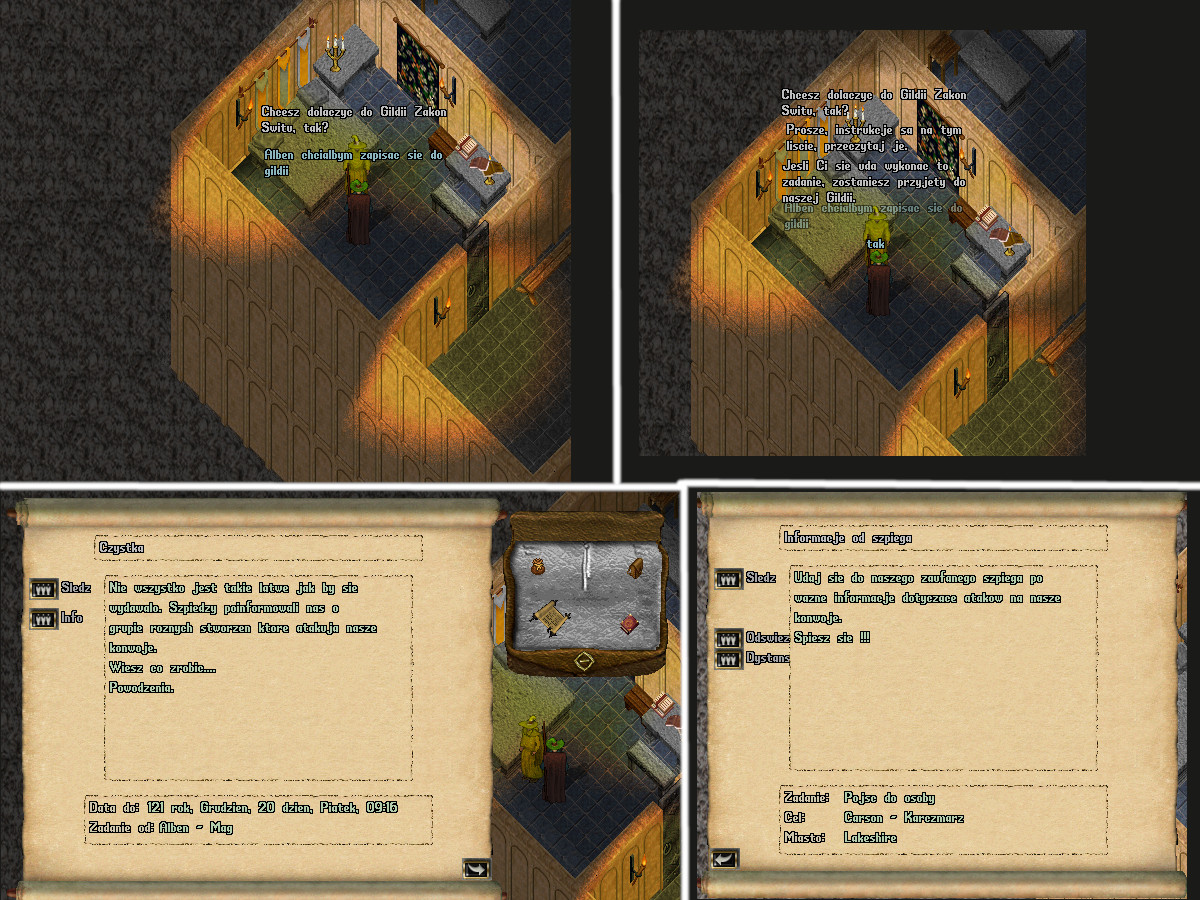Image resolution: width=1200 pixels, height=900 pixels.
Task: Click the Dystans button
Action: coord(729,658)
